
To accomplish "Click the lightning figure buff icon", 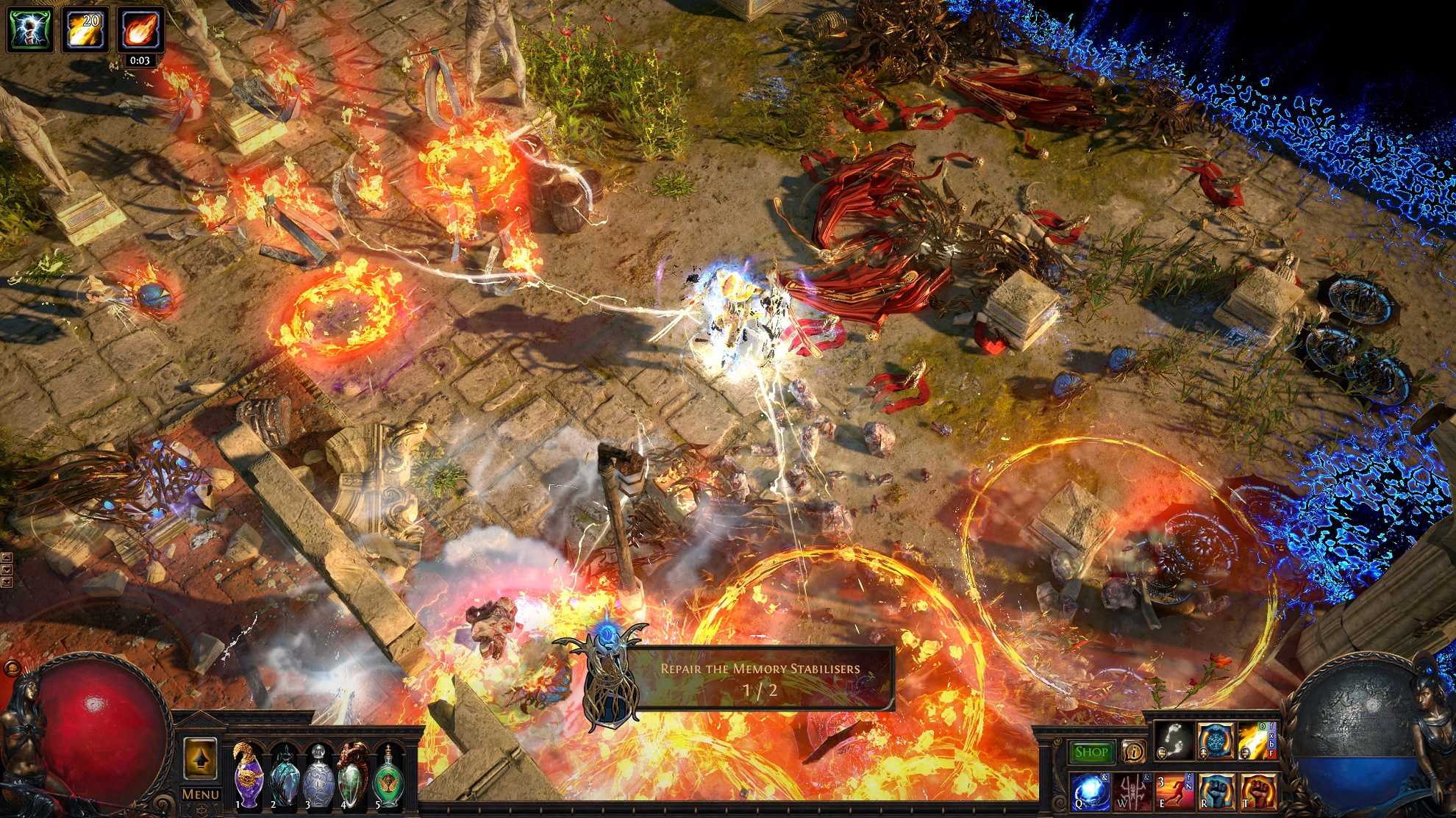I will (x=30, y=29).
